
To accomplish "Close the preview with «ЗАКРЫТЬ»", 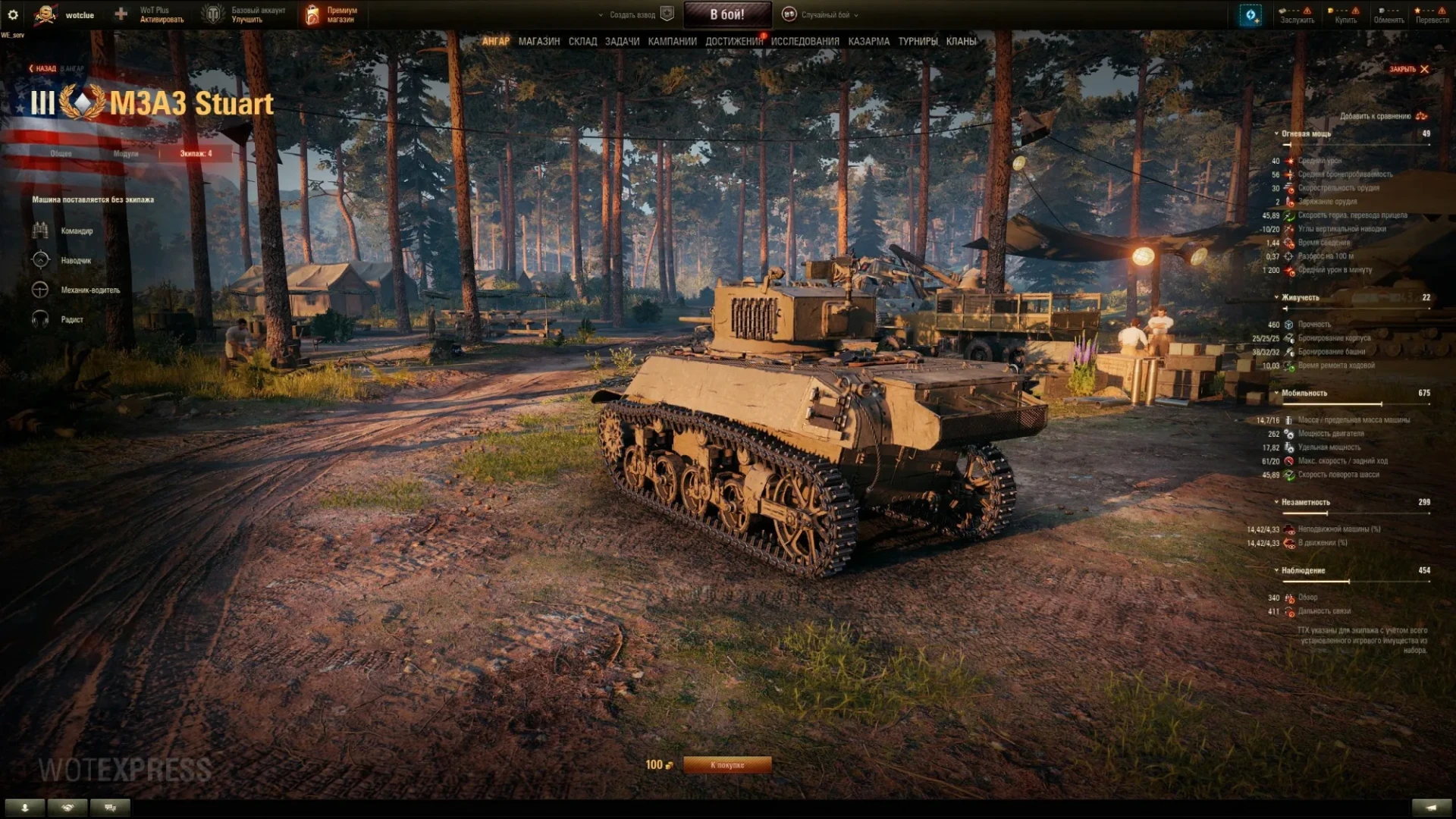I will pos(1408,69).
